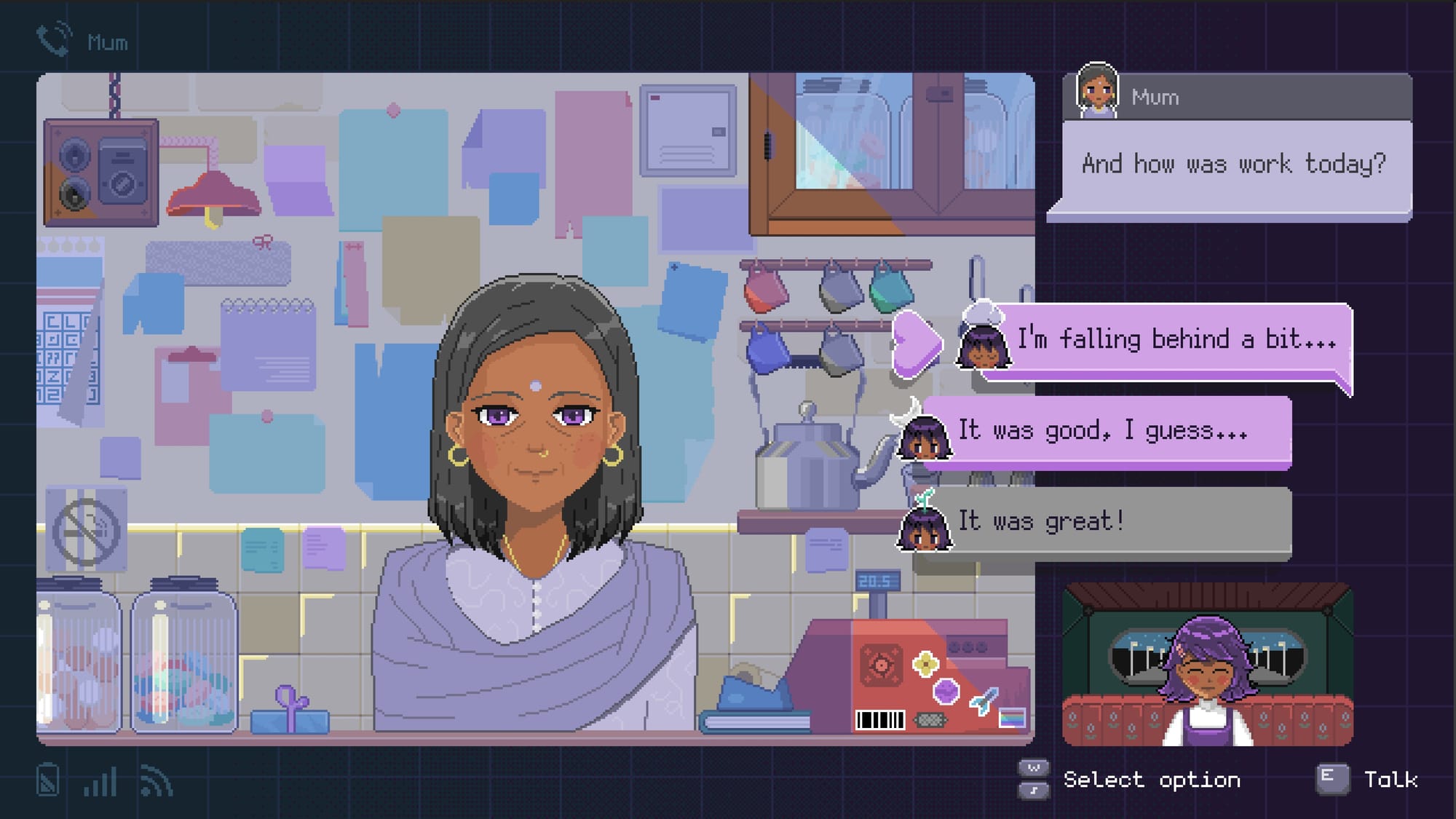Viewport: 1456px width, 819px height.
Task: Click the yellow flower sticker
Action: [x=925, y=664]
